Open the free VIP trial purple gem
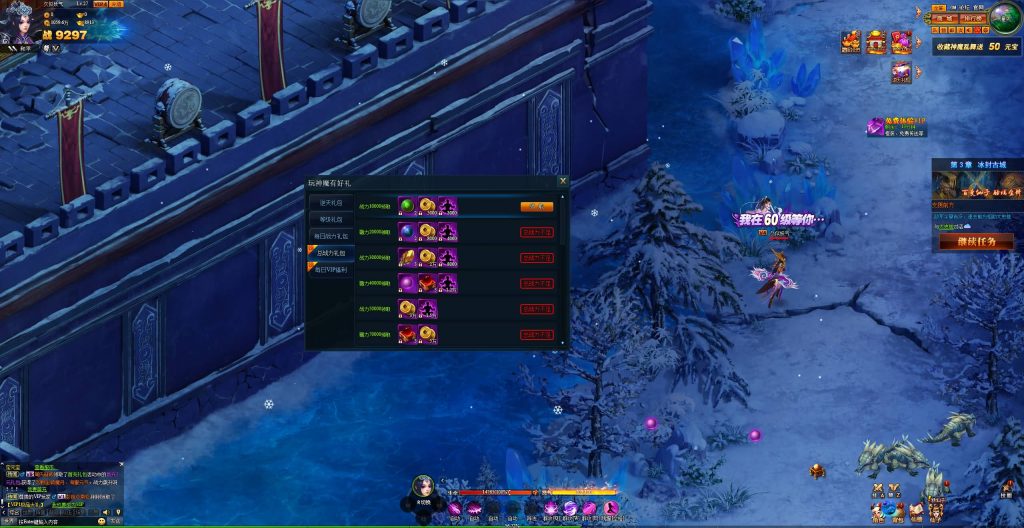Viewport: 1024px width, 528px height. pyautogui.click(x=876, y=127)
